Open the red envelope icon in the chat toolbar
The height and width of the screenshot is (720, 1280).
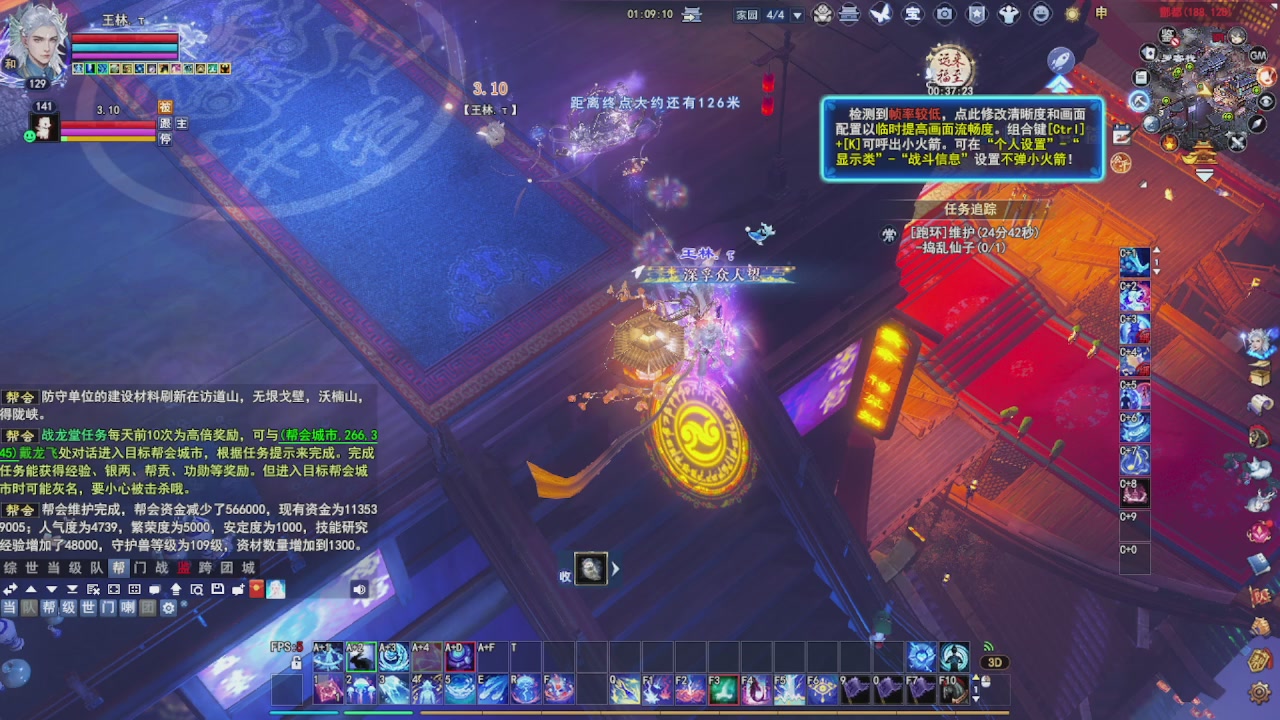[x=256, y=590]
